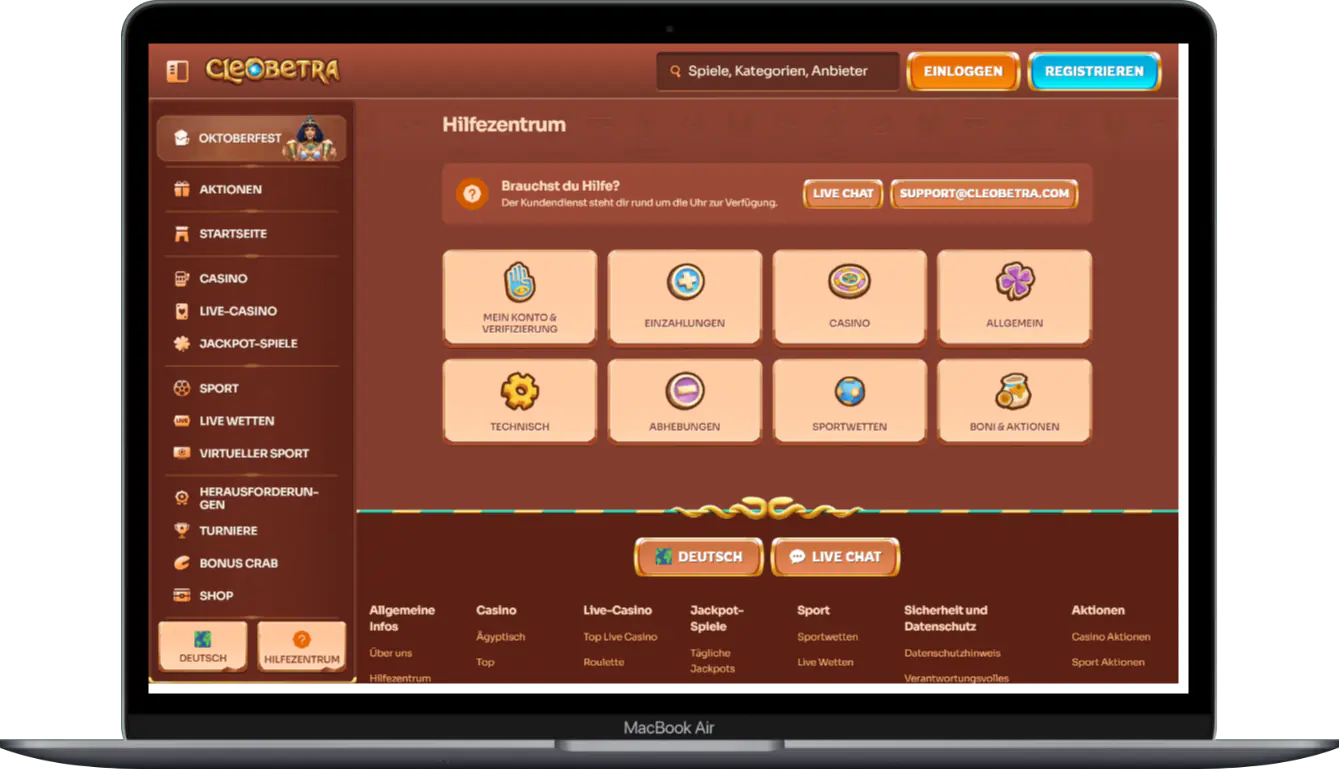Click the Sport soccer ball icon

tap(184, 388)
